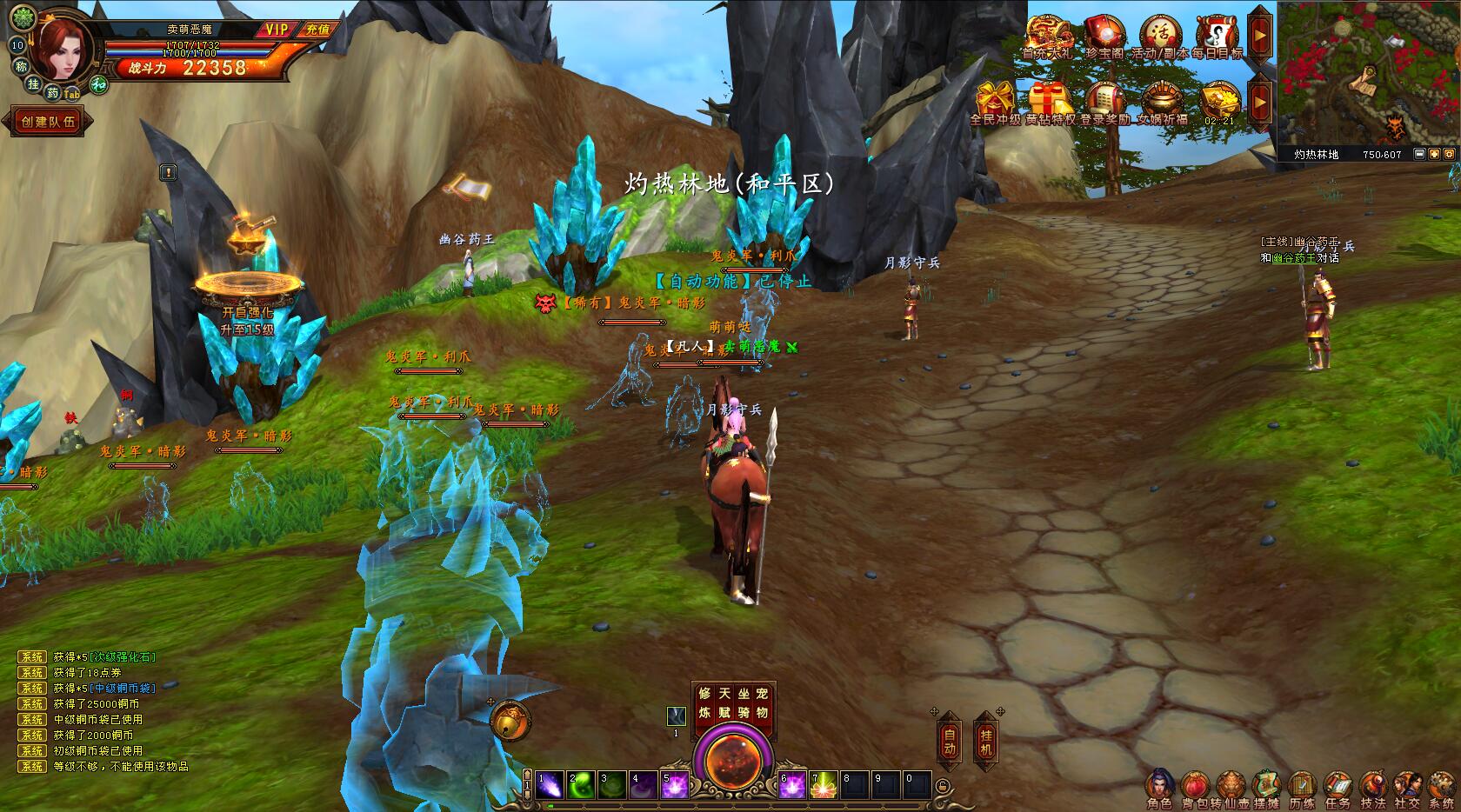Open the 角色 character sheet
The width and height of the screenshot is (1461, 812).
(x=1159, y=788)
